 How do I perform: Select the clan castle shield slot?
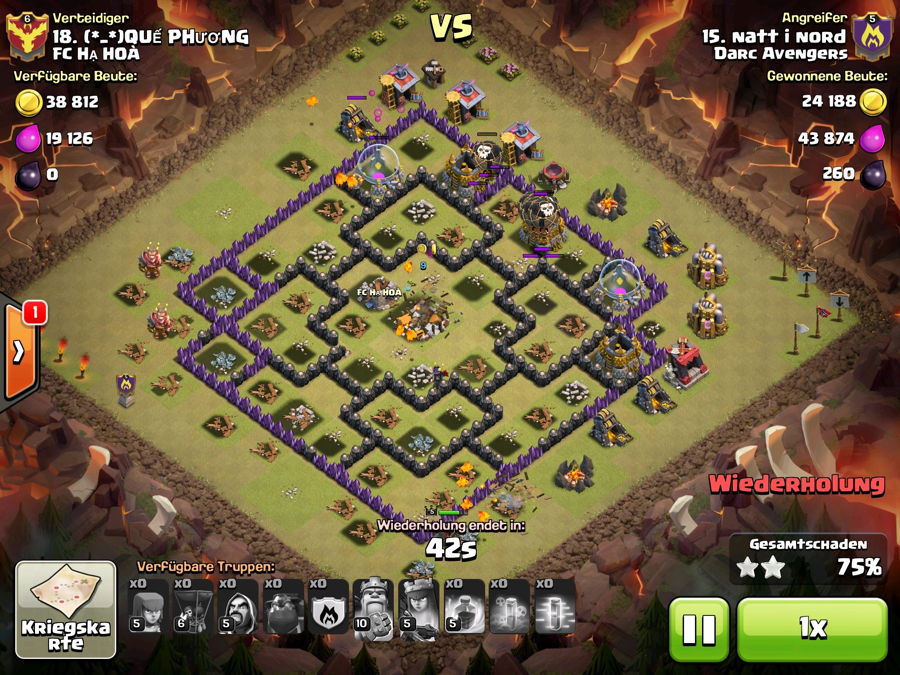330,606
